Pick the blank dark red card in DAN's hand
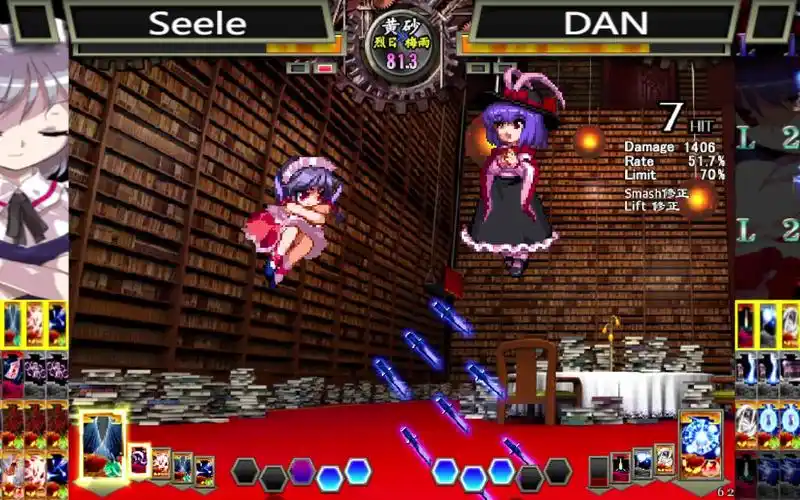Viewport: 800px width, 500px height. [x=598, y=470]
